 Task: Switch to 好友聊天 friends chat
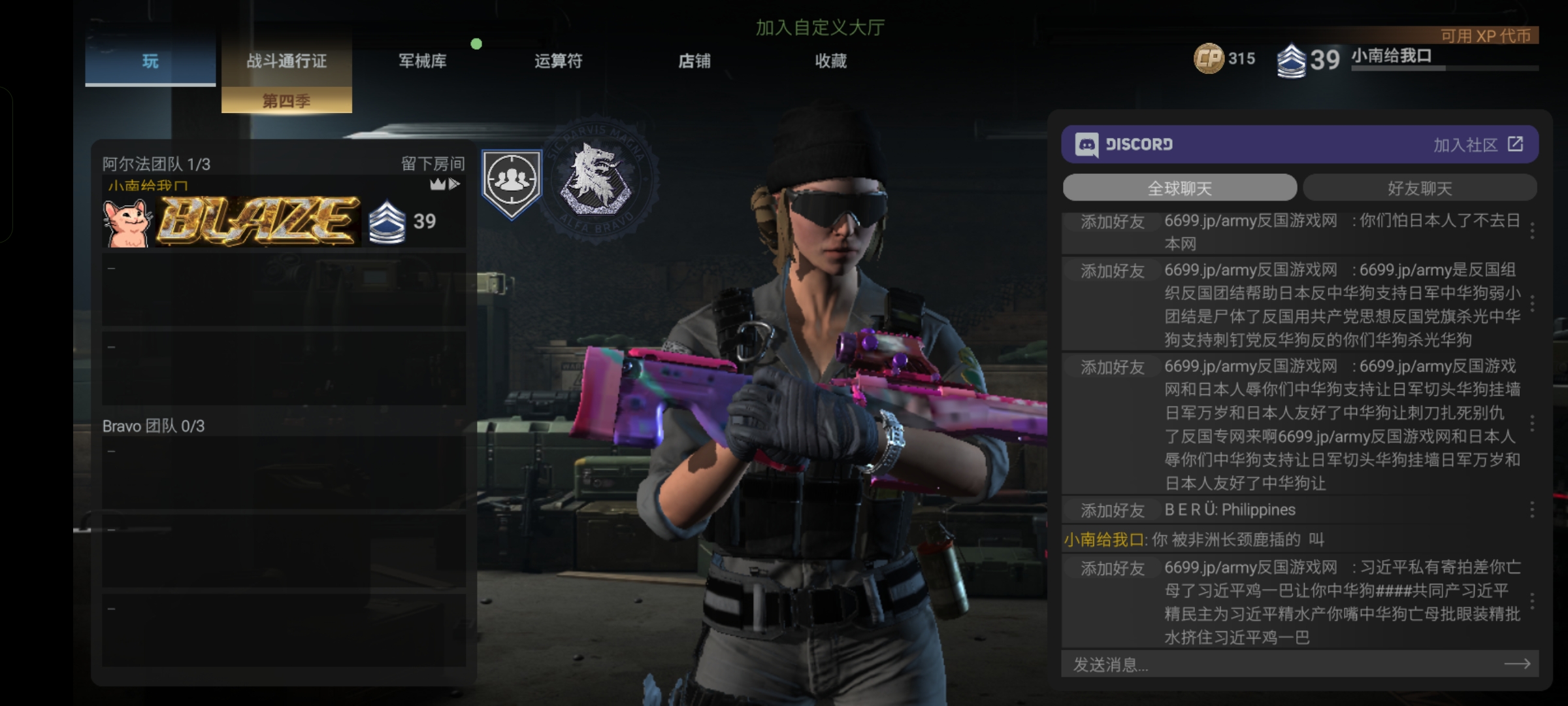pos(1420,188)
